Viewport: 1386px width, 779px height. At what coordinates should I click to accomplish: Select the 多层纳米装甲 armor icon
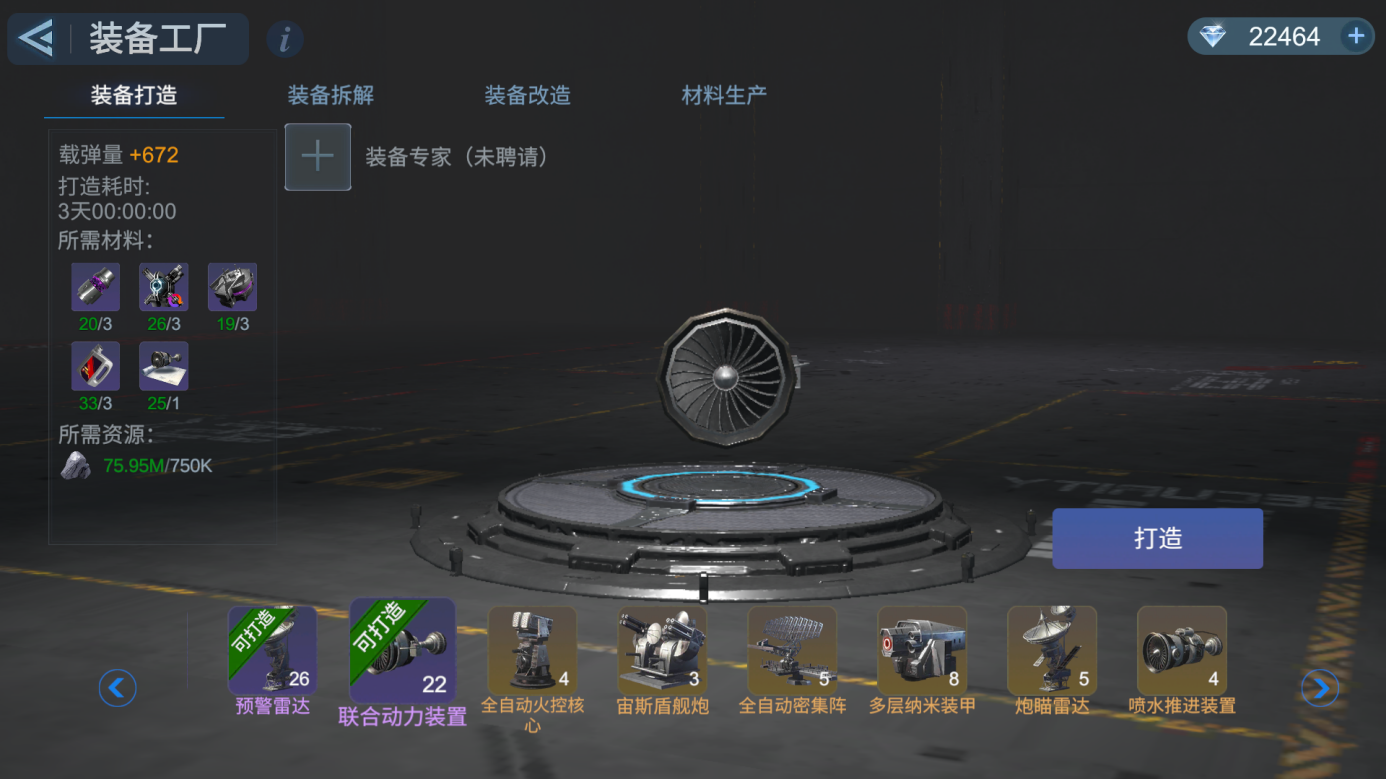pyautogui.click(x=921, y=650)
